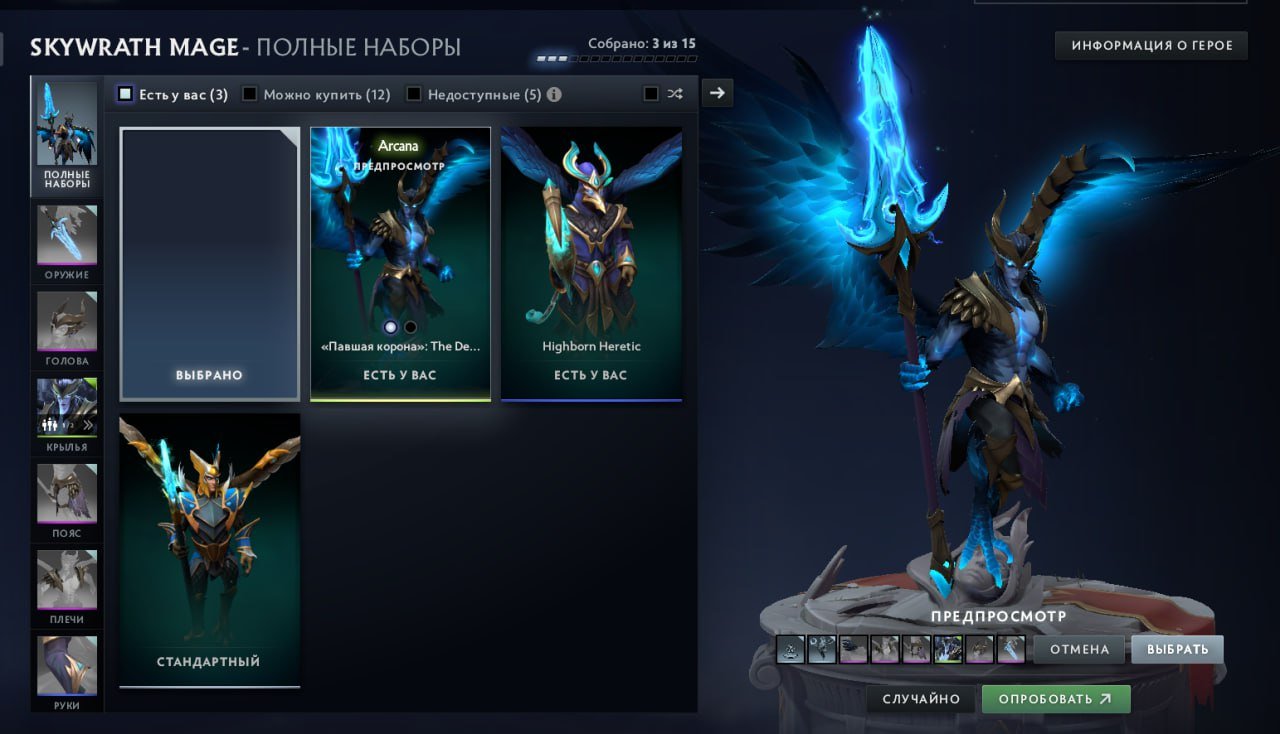Open hero info via ИНФОРМАЦИЯ О ГЕРОЕ
The image size is (1280, 734).
tap(1150, 45)
